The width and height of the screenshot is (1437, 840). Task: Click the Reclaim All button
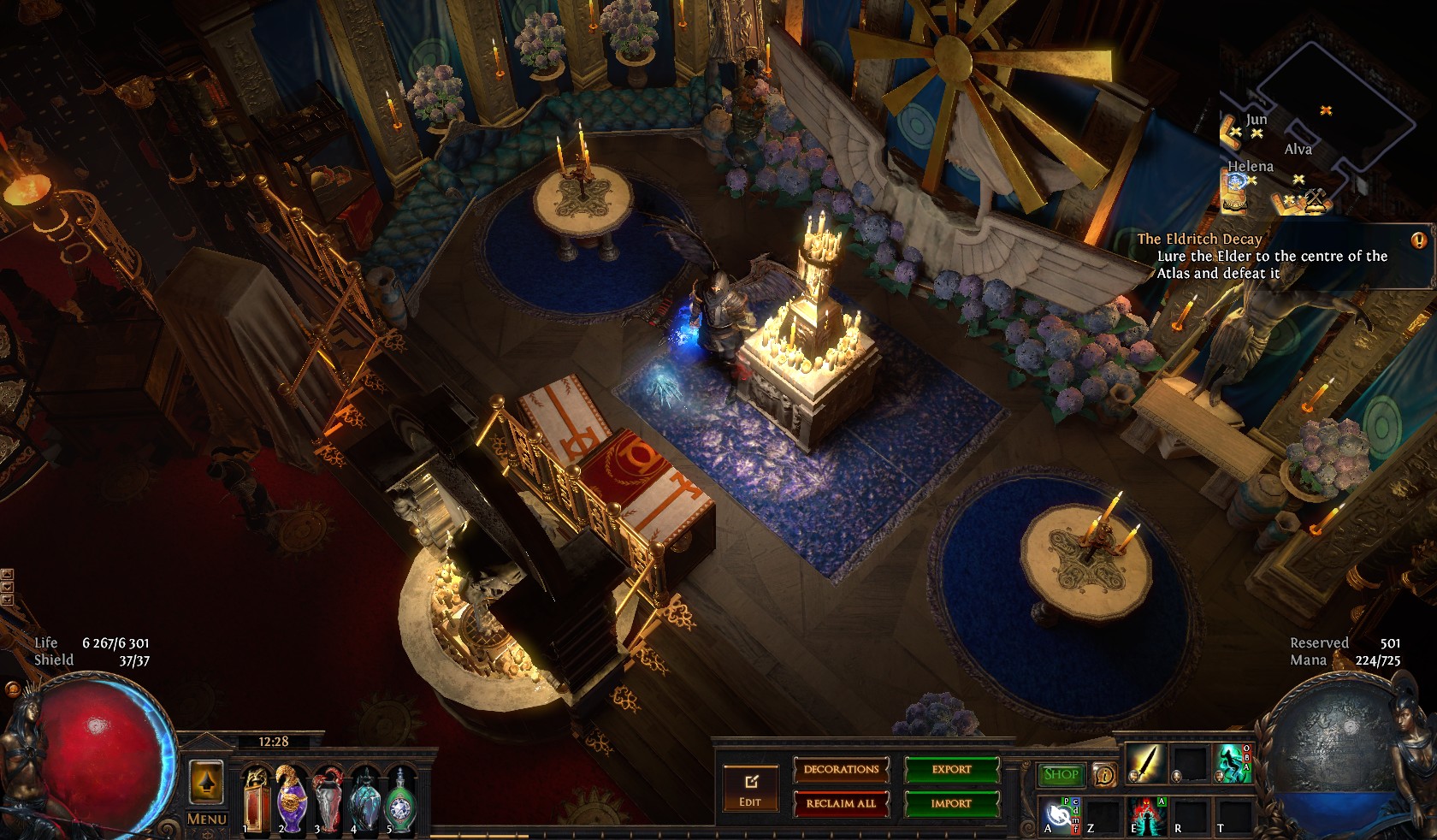coord(841,804)
